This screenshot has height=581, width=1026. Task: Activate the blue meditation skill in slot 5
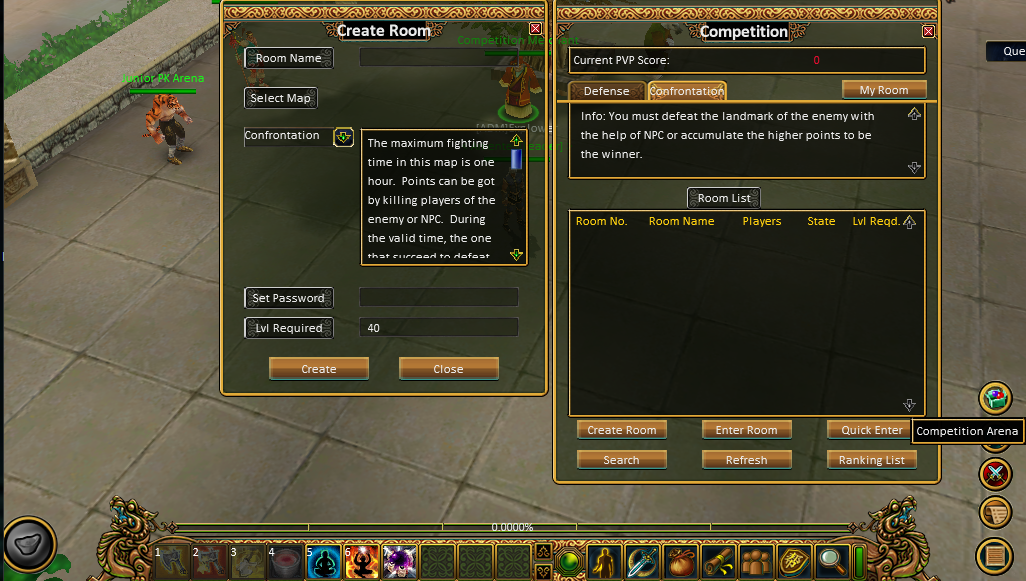323,563
